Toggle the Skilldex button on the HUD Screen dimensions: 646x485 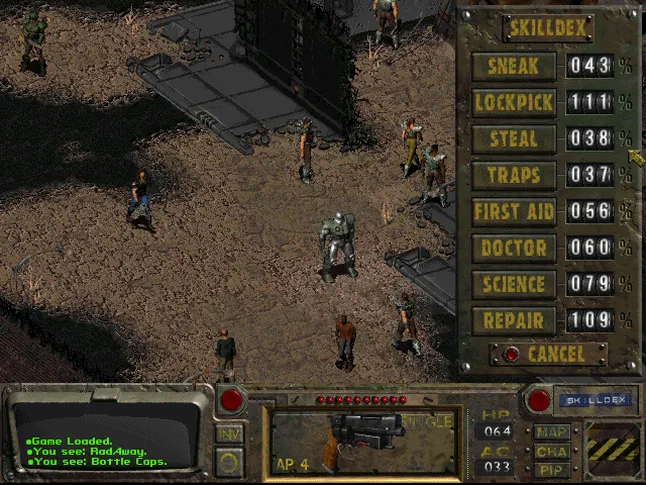595,400
